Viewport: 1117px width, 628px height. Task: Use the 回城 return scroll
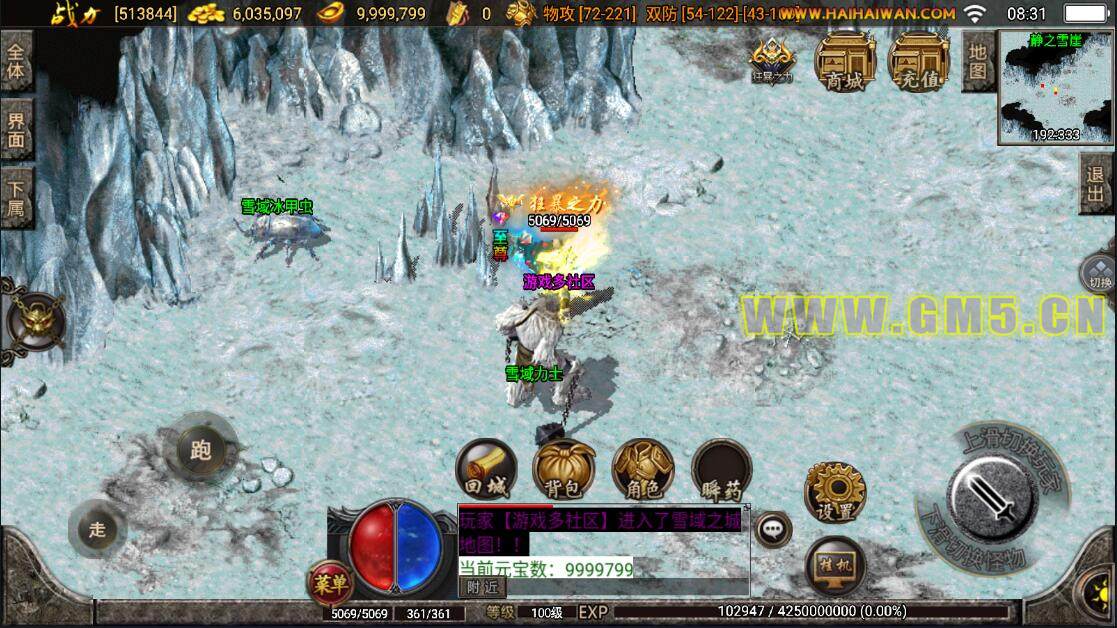pyautogui.click(x=486, y=470)
